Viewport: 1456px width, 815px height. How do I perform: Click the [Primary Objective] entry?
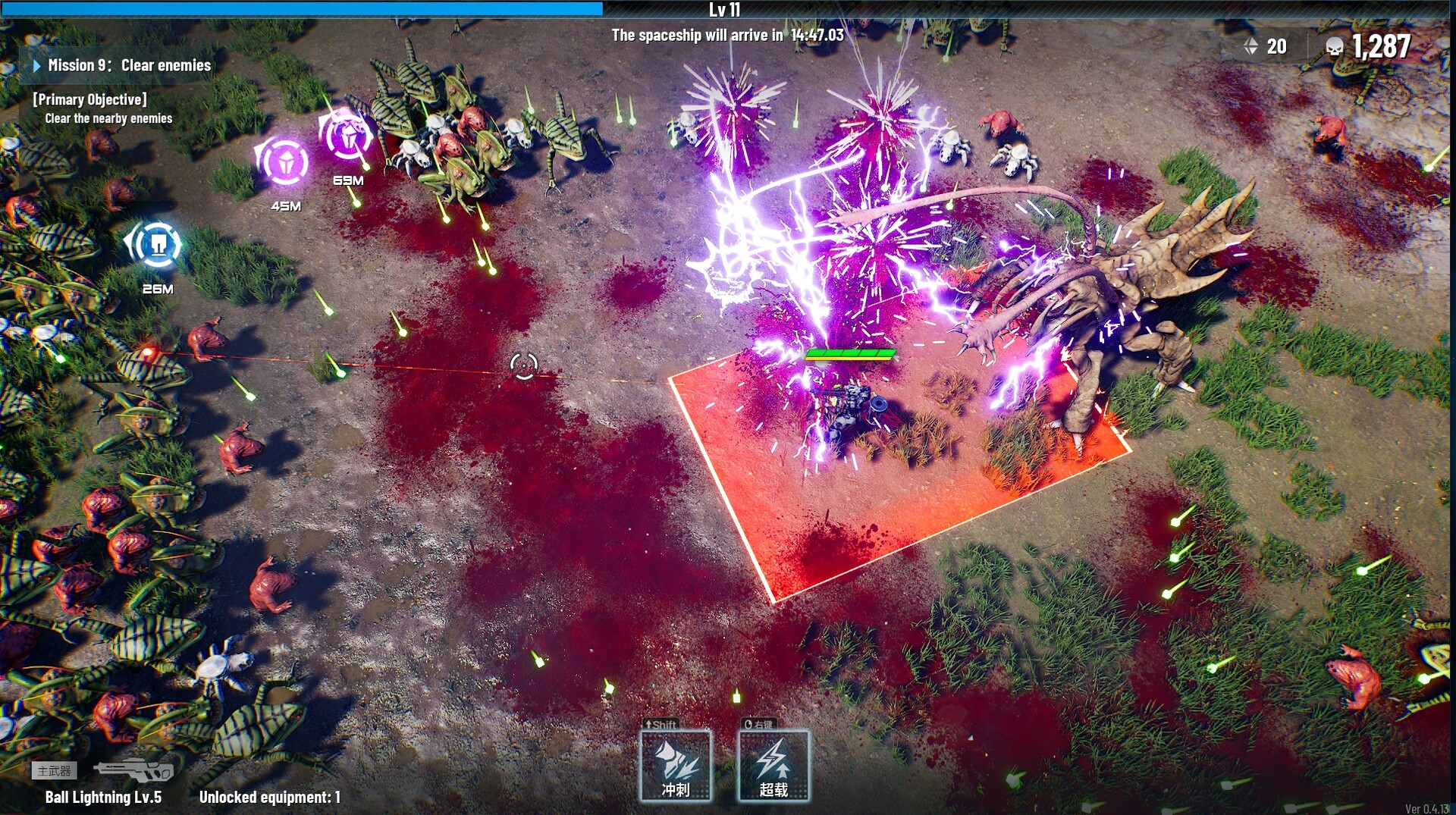click(89, 99)
